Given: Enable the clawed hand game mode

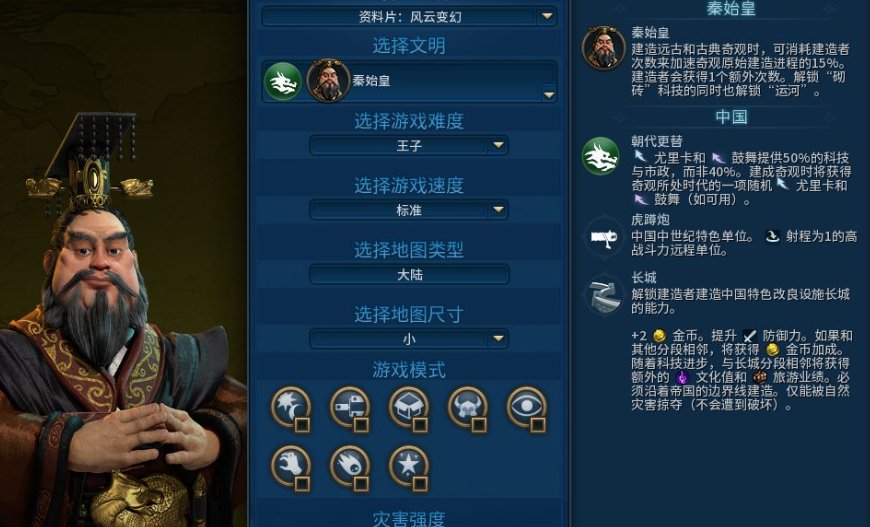Looking at the screenshot, I should pyautogui.click(x=291, y=466).
